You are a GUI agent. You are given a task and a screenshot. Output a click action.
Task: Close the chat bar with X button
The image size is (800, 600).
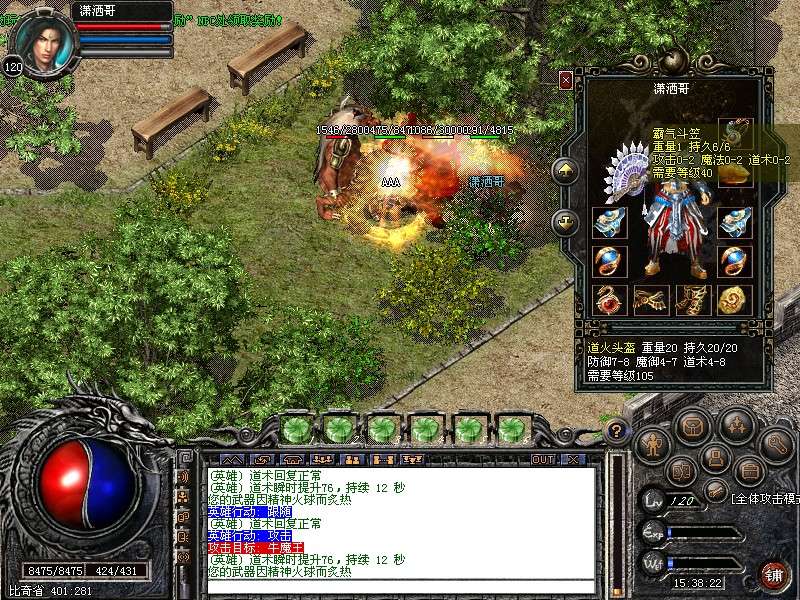[573, 459]
